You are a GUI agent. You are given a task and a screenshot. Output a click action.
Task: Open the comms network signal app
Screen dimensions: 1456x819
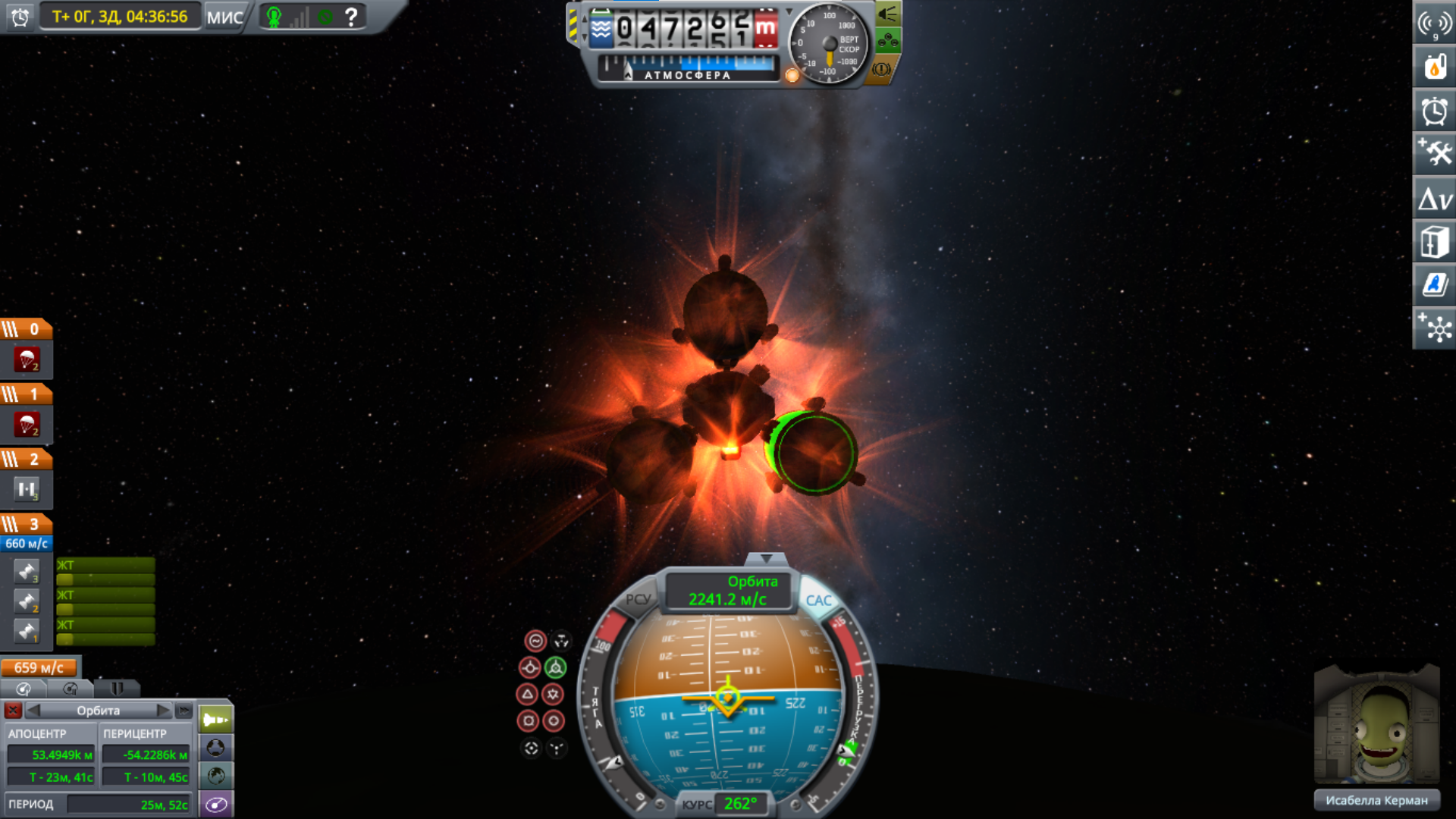coord(1434,24)
